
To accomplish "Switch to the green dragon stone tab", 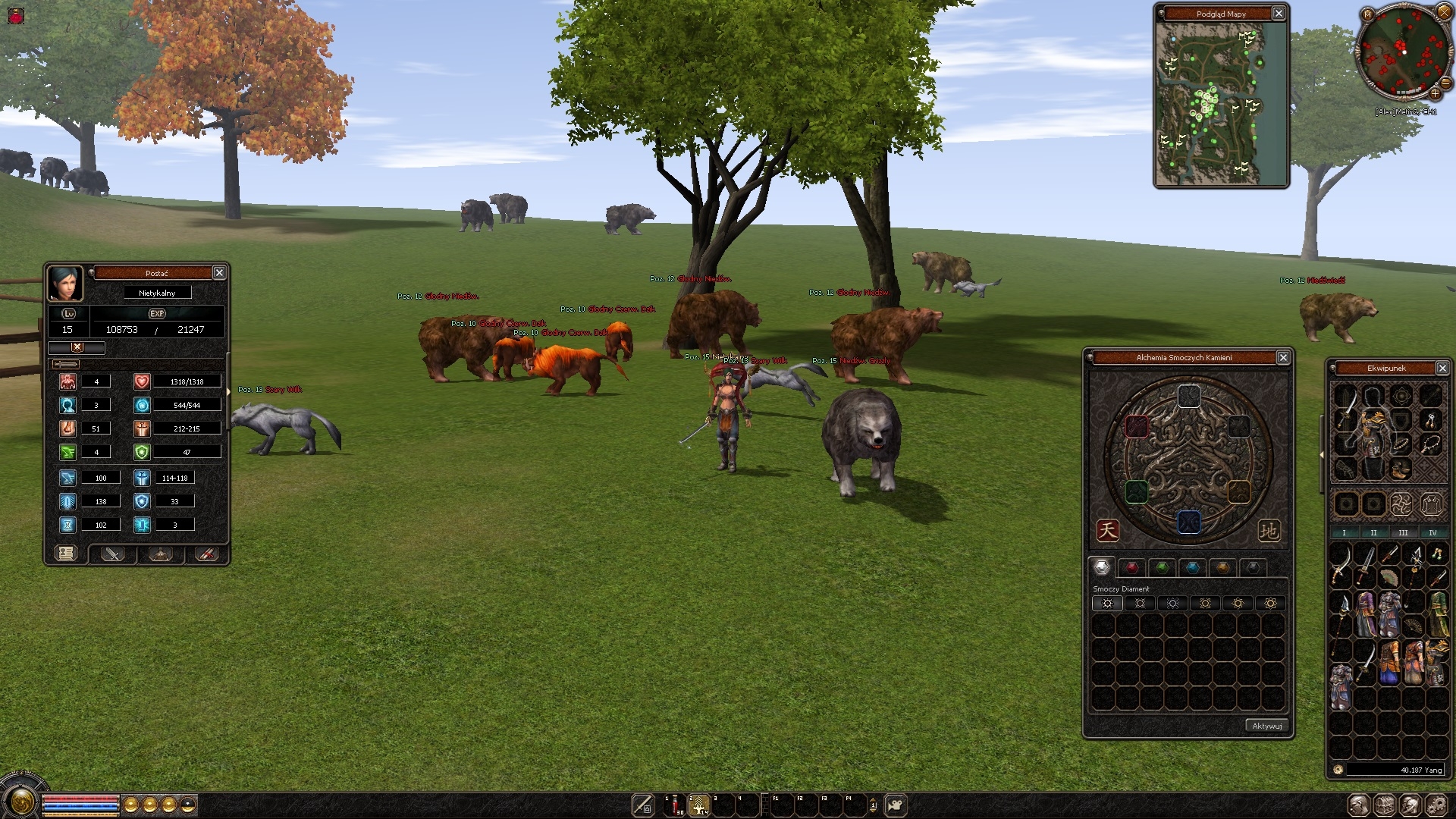I will click(1162, 567).
